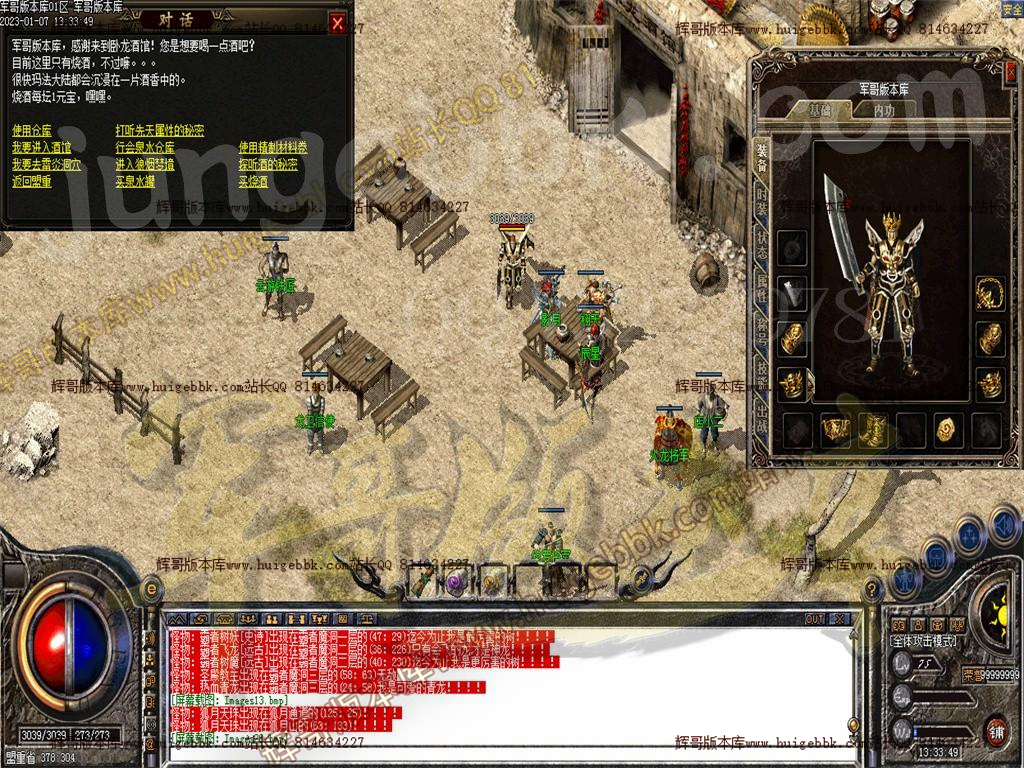Choose 使用精制材料卷 in dialogue
This screenshot has width=1024, height=768.
(273, 148)
